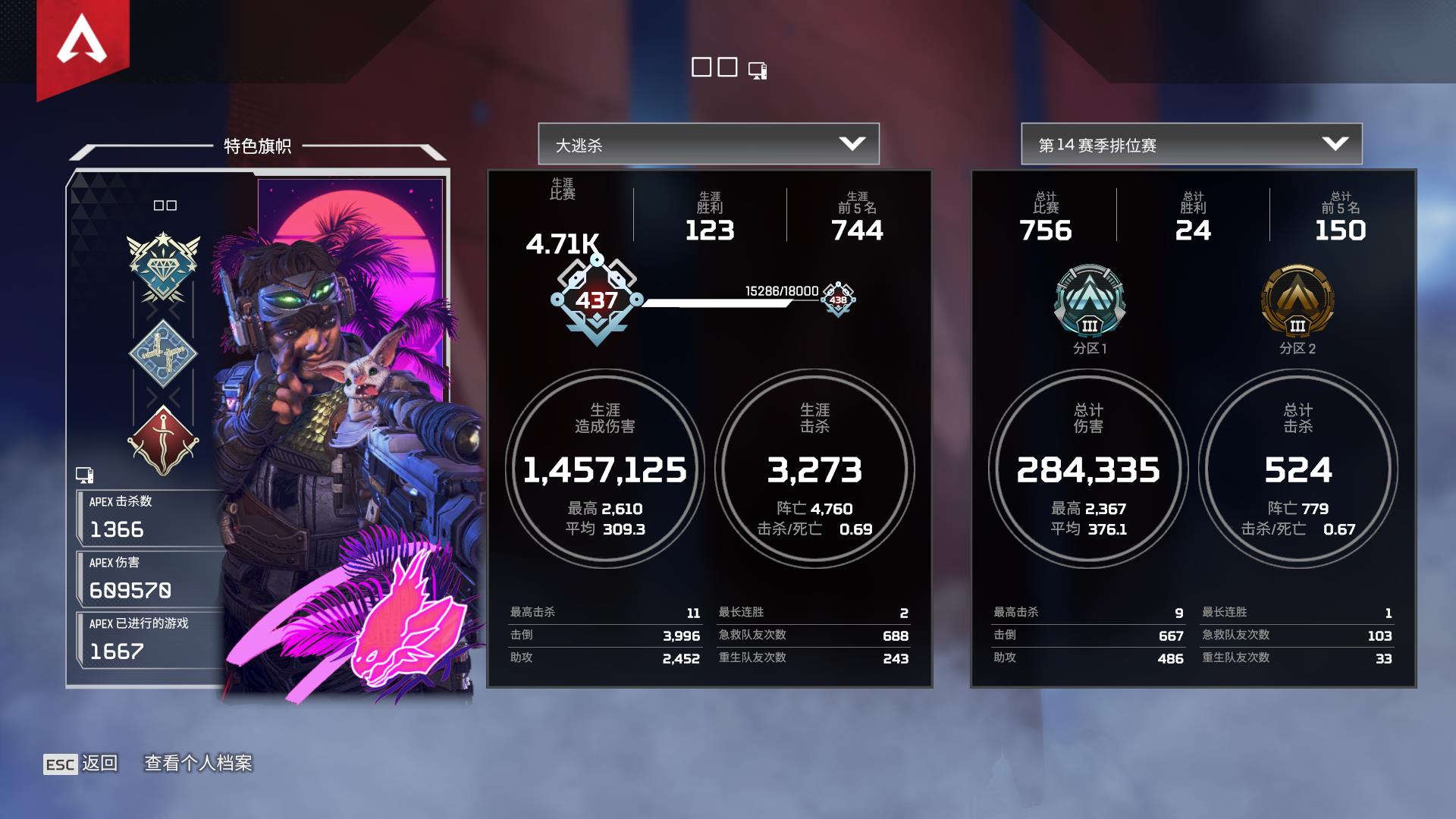Select the red dagger badge on the banner
The height and width of the screenshot is (819, 1456).
[x=163, y=441]
